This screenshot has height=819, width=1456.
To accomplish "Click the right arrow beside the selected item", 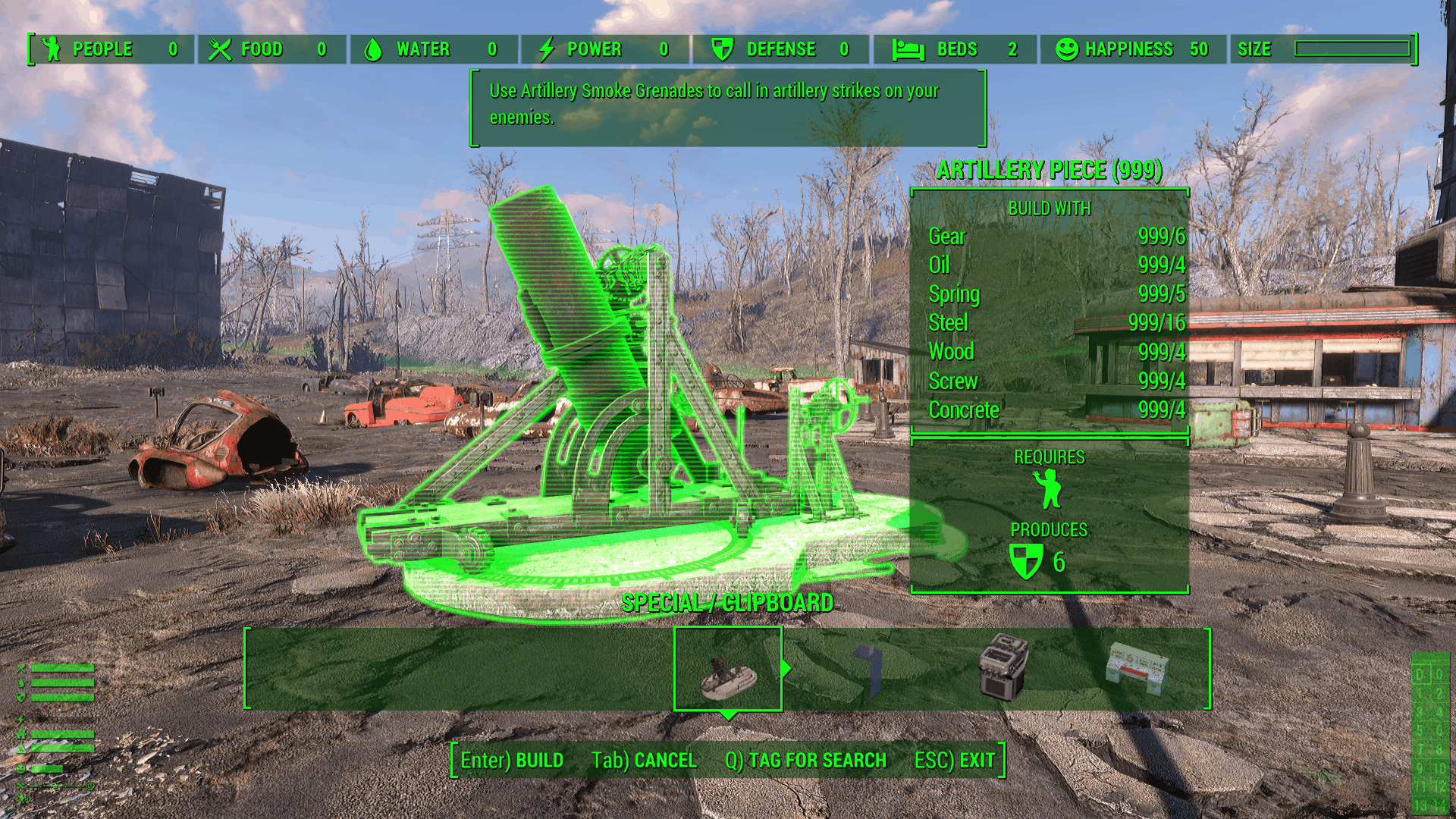I will 786,668.
